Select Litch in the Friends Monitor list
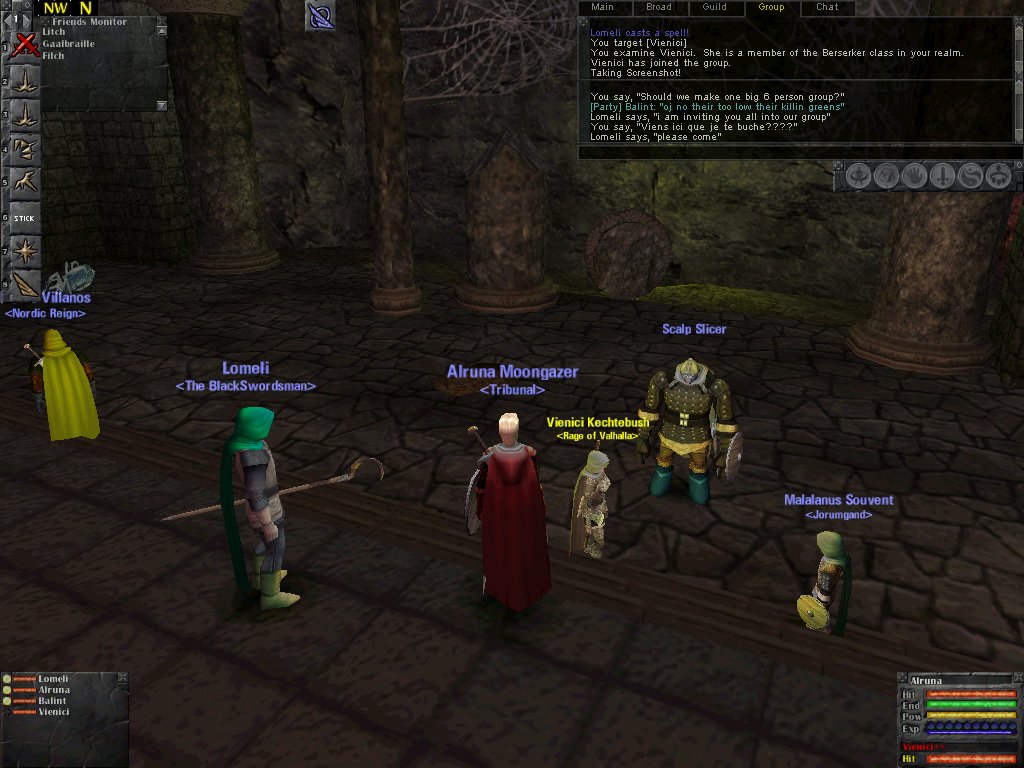 54,32
